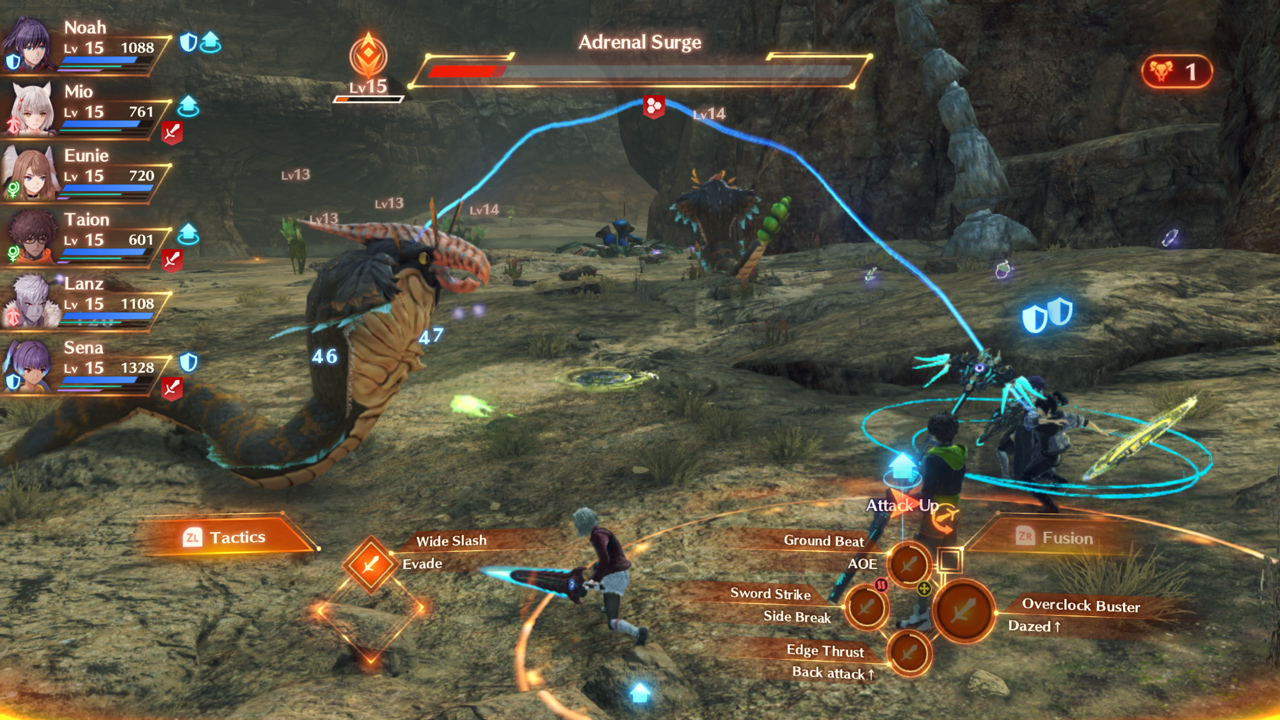Choose Eunie's party portrait

30,172
